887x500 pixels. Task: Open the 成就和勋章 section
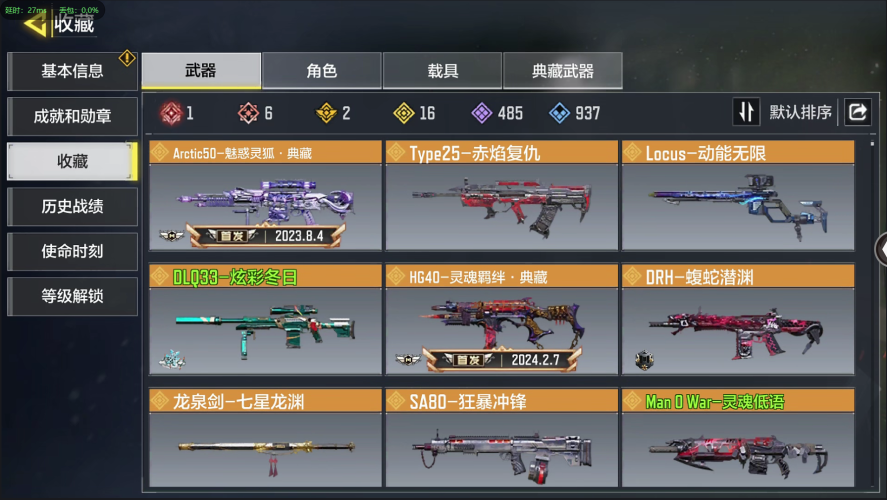72,116
